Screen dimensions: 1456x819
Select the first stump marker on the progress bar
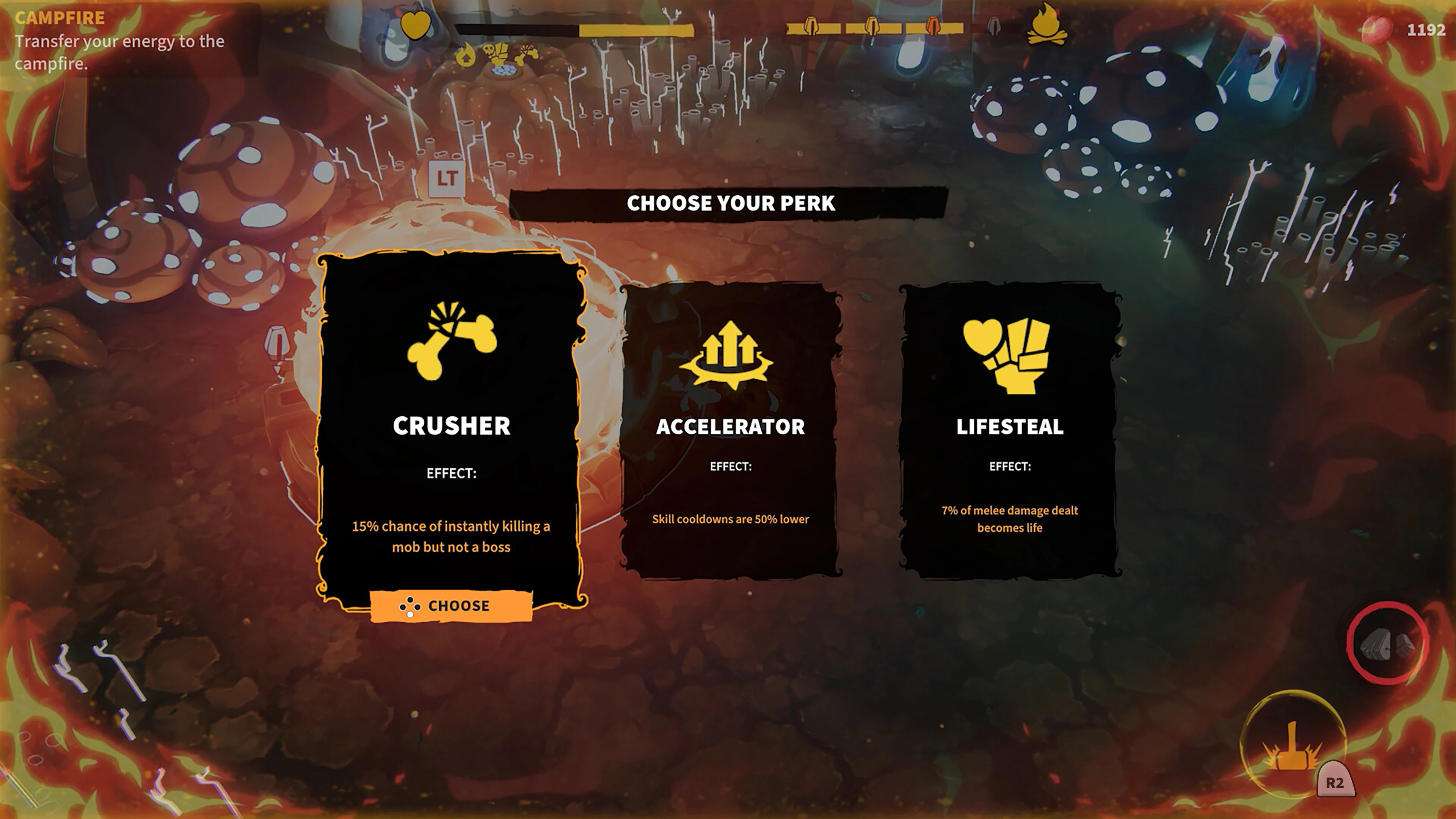812,26
